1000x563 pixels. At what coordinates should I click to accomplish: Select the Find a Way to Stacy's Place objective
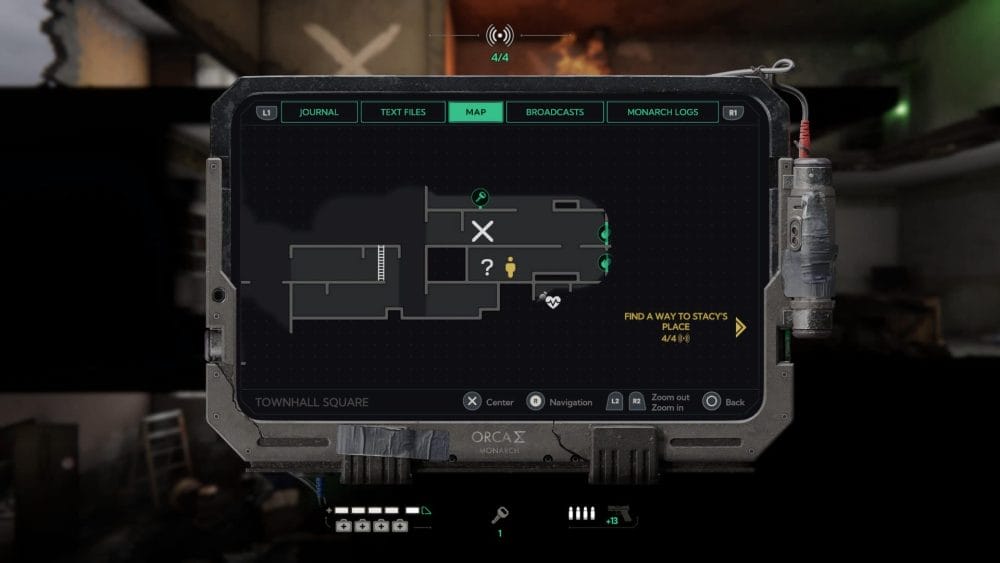pos(671,322)
